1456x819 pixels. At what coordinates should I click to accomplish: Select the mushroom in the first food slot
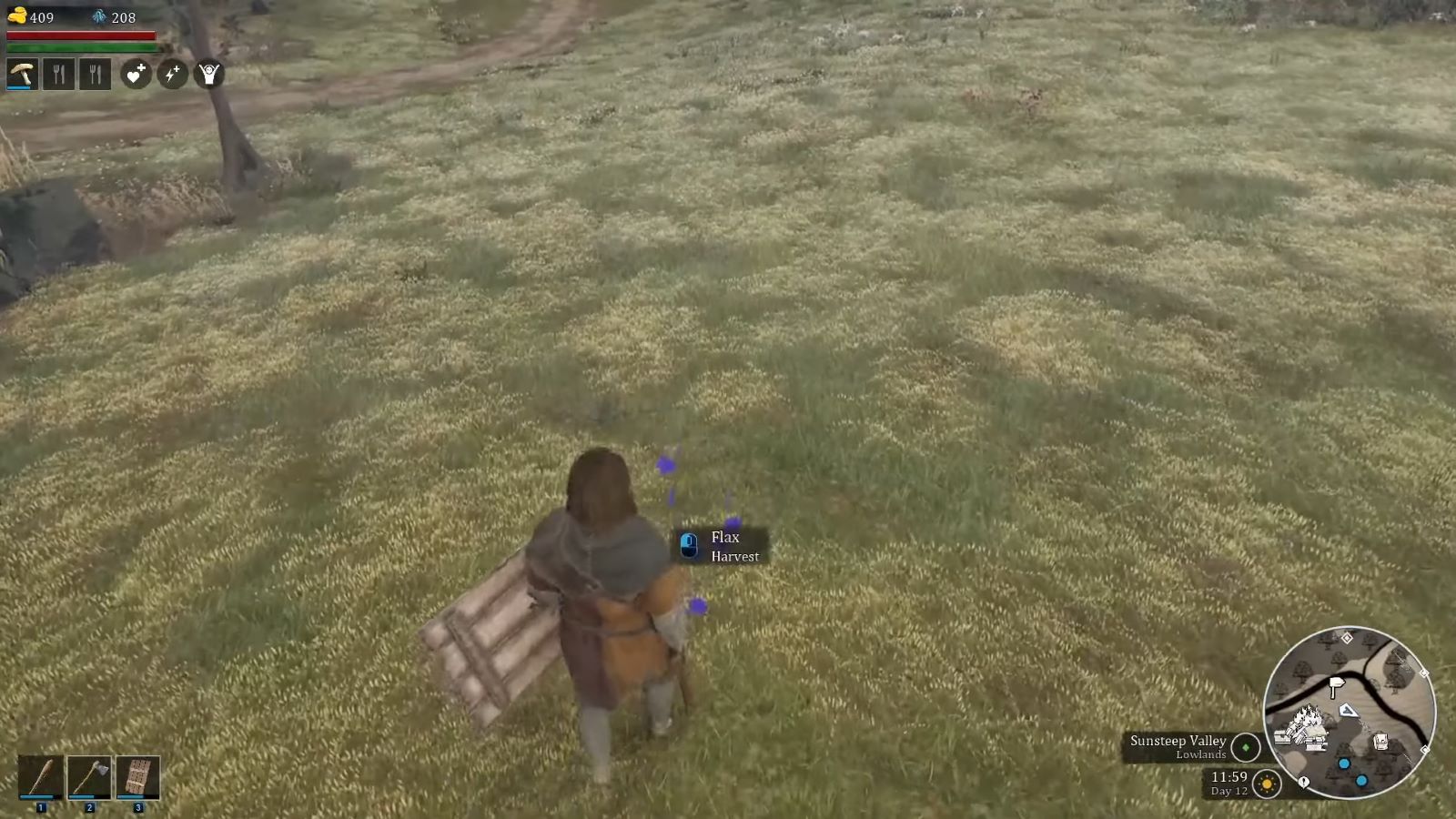(22, 75)
